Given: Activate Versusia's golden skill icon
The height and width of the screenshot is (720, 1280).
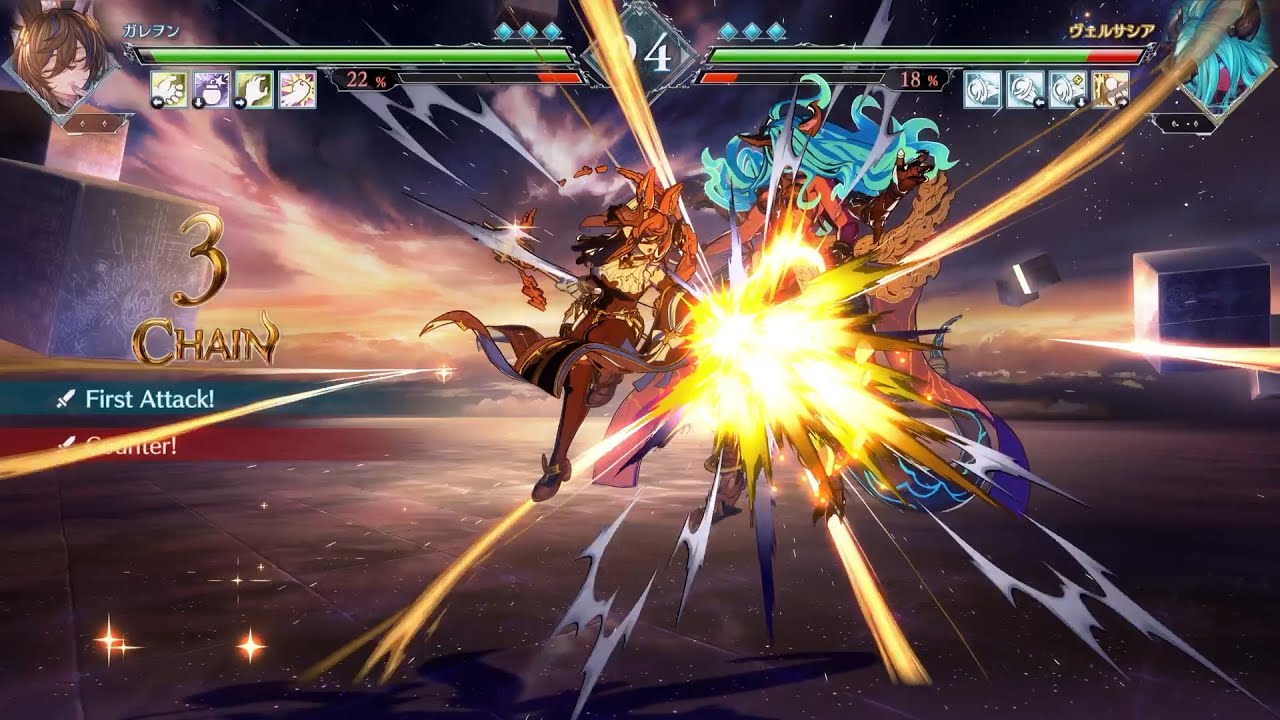Looking at the screenshot, I should pyautogui.click(x=1110, y=89).
